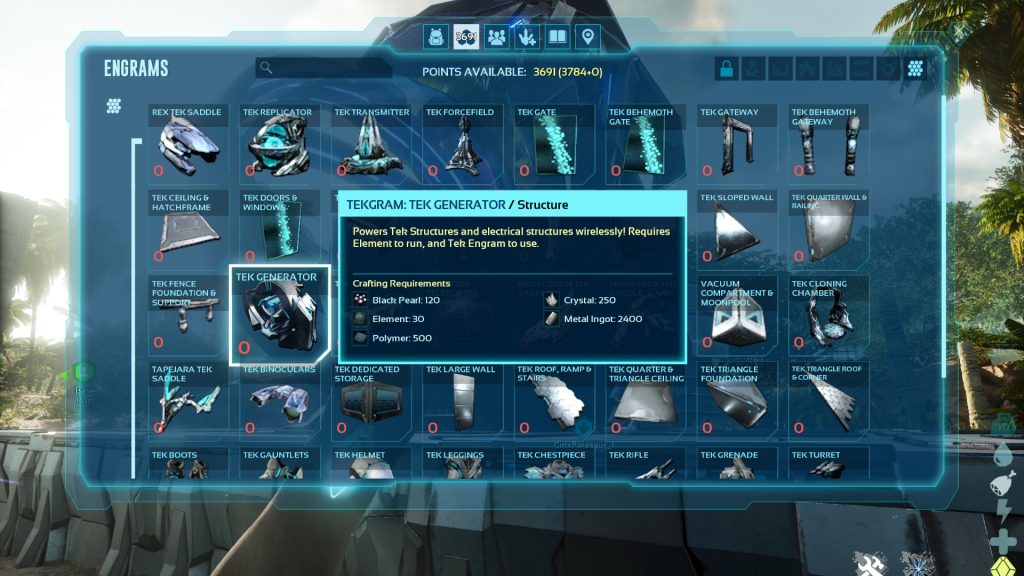1024x576 pixels.
Task: Click the engram search field
Action: point(325,68)
